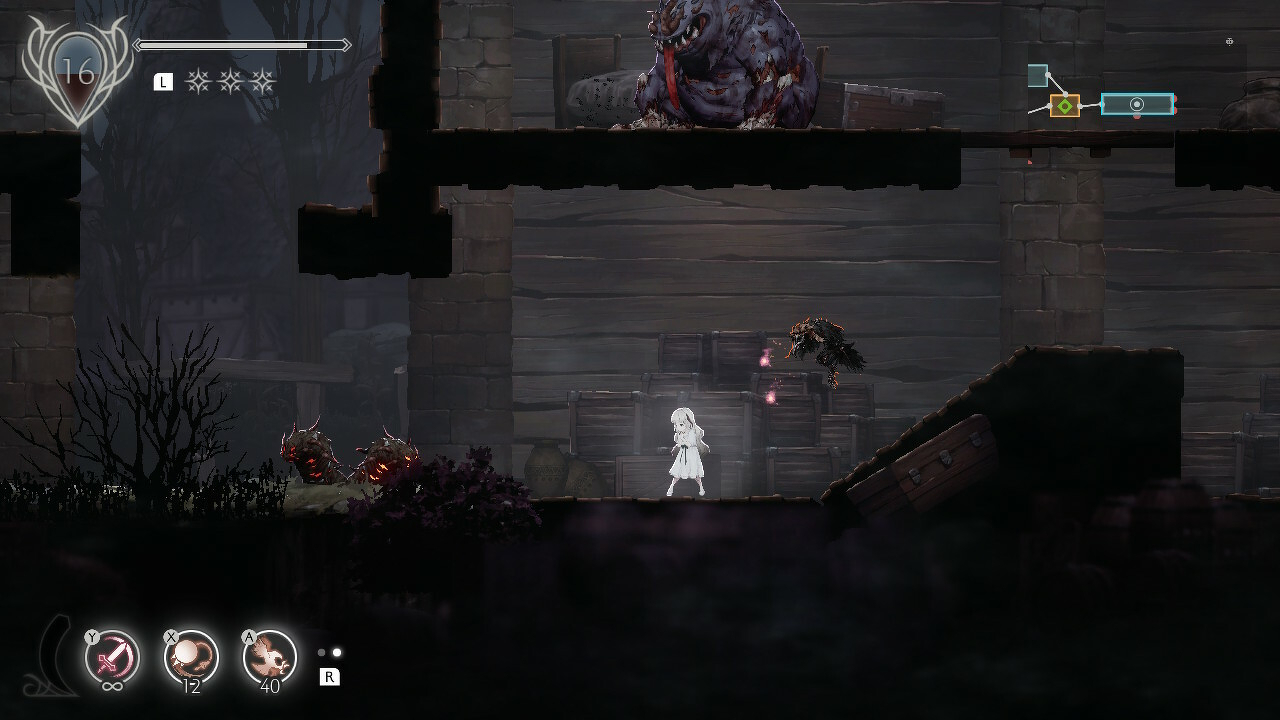
Task: Trigger the bird spirit skill icon
Action: tap(270, 657)
